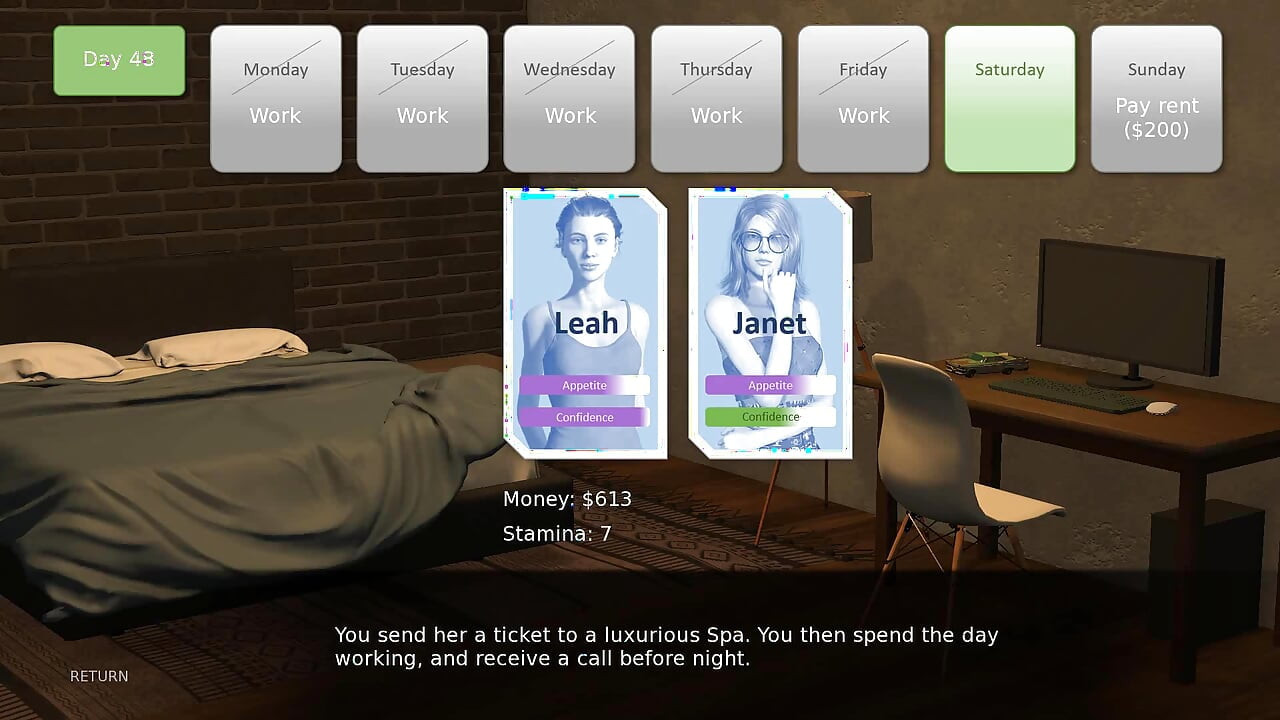The height and width of the screenshot is (720, 1280).
Task: Select the Monday Work tile
Action: [276, 98]
